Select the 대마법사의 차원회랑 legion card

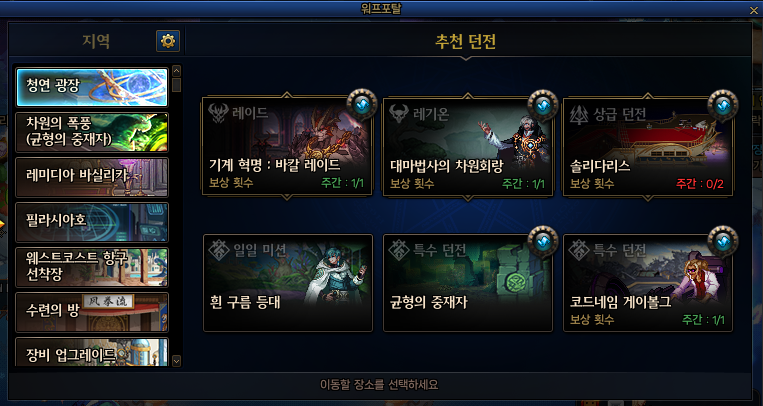tap(468, 146)
